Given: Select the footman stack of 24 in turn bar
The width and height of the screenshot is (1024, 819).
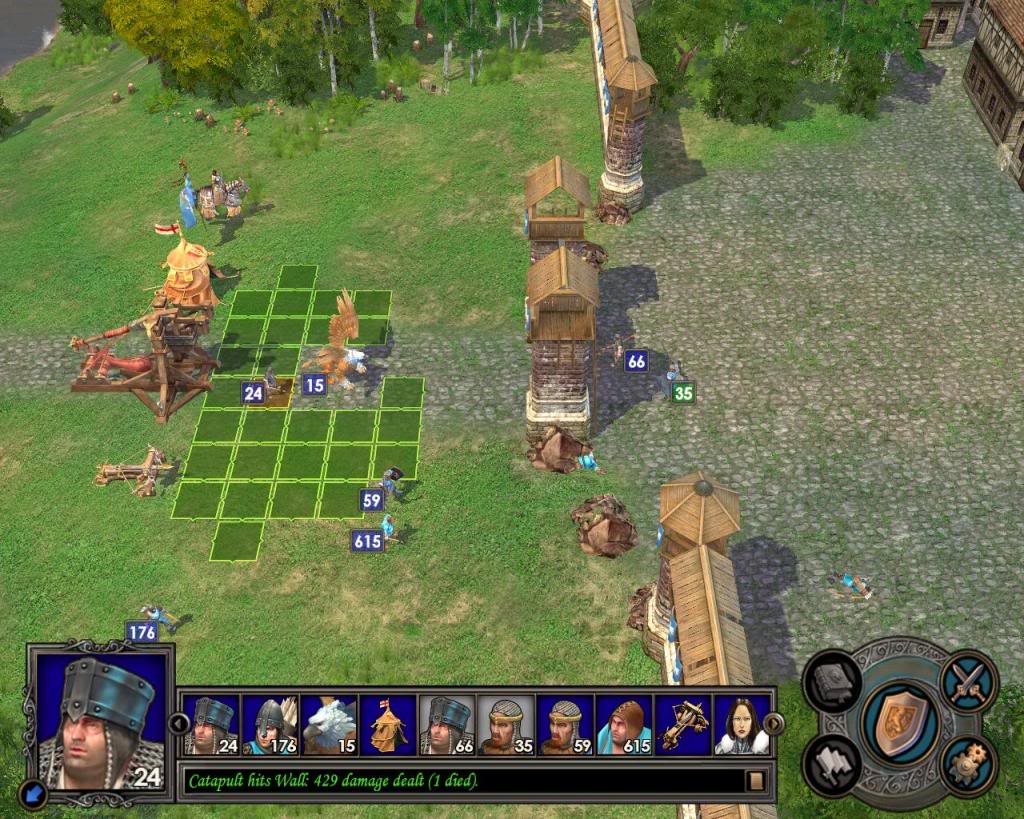Looking at the screenshot, I should click(211, 725).
